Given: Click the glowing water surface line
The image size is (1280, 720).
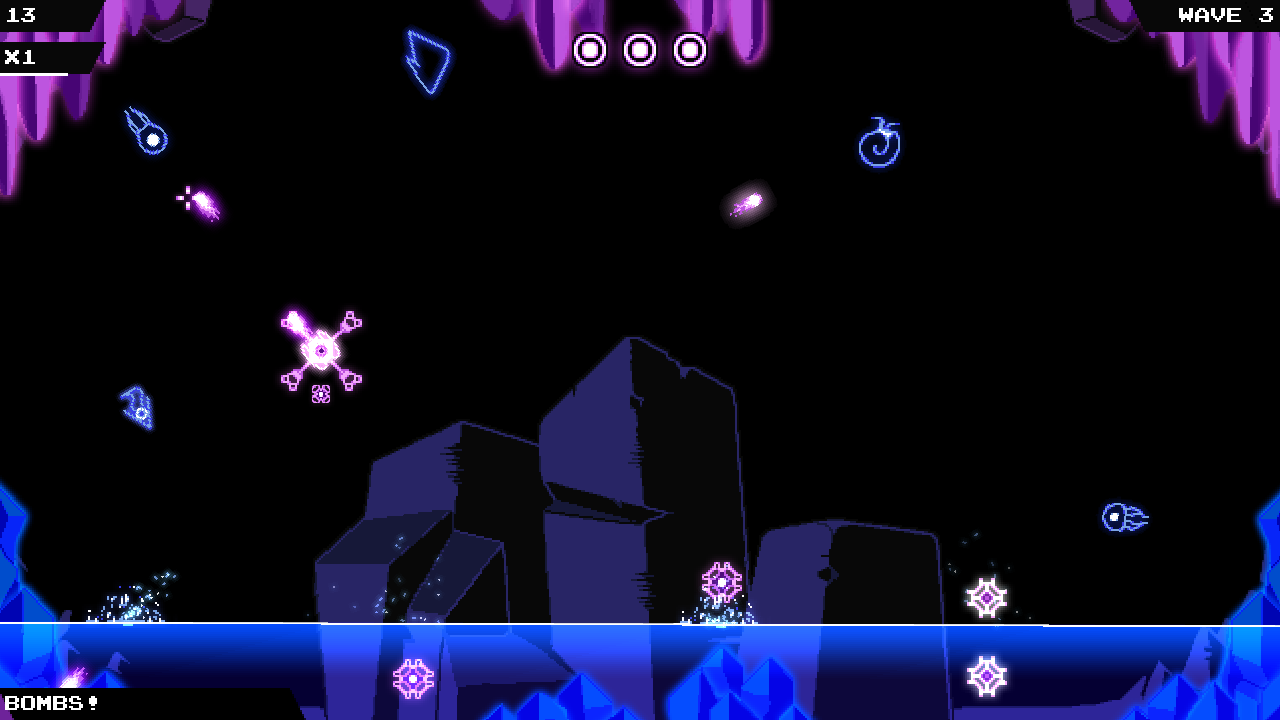Looking at the screenshot, I should pyautogui.click(x=640, y=622).
